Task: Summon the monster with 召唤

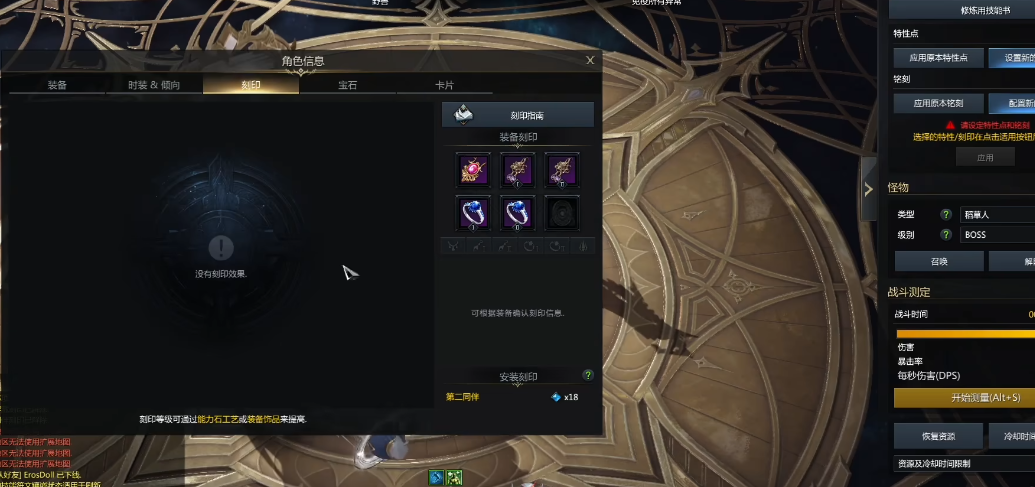Action: (938, 261)
